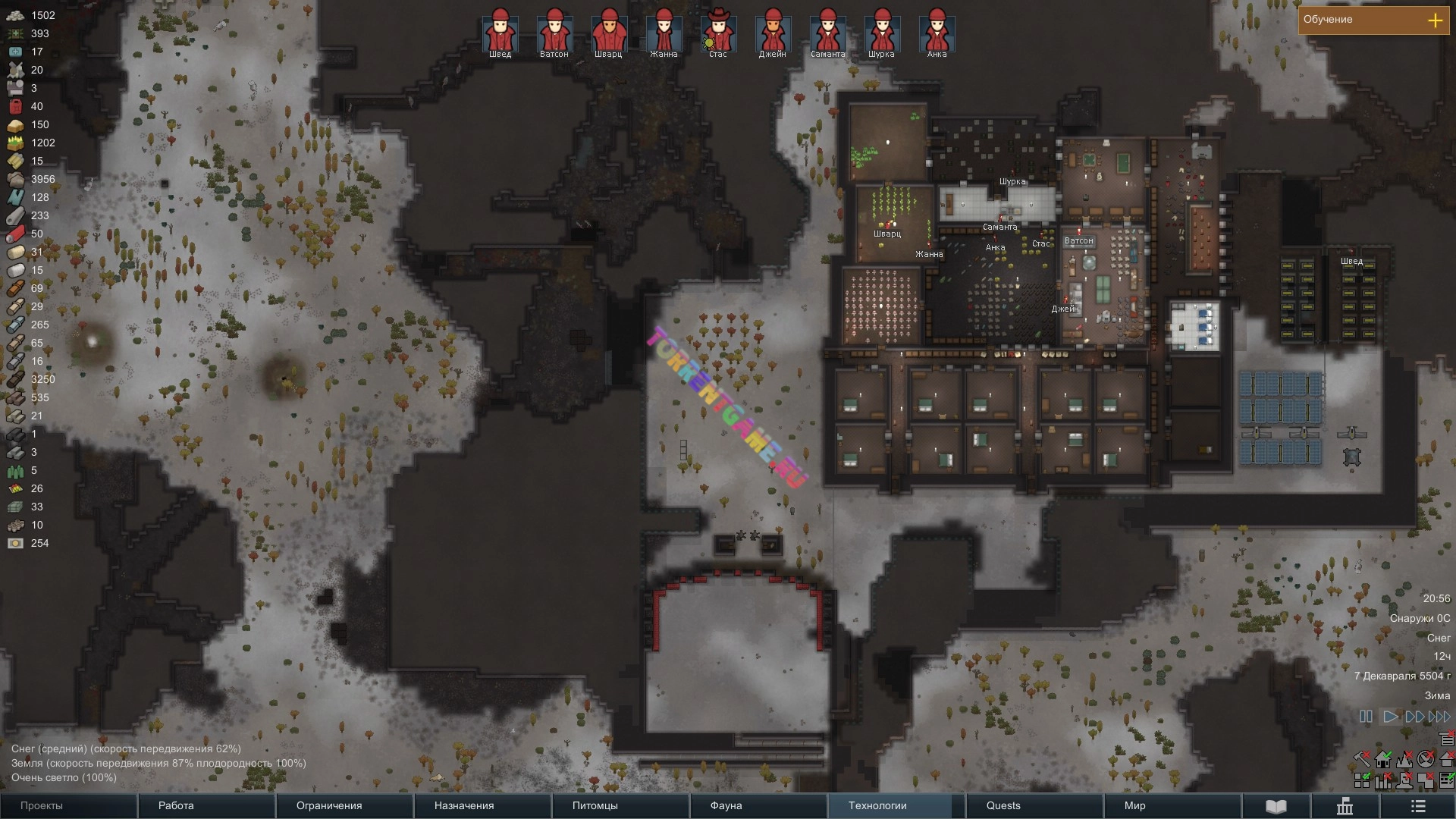Screen dimensions: 1456x819
Task: Set game speed to normal play
Action: (1391, 717)
